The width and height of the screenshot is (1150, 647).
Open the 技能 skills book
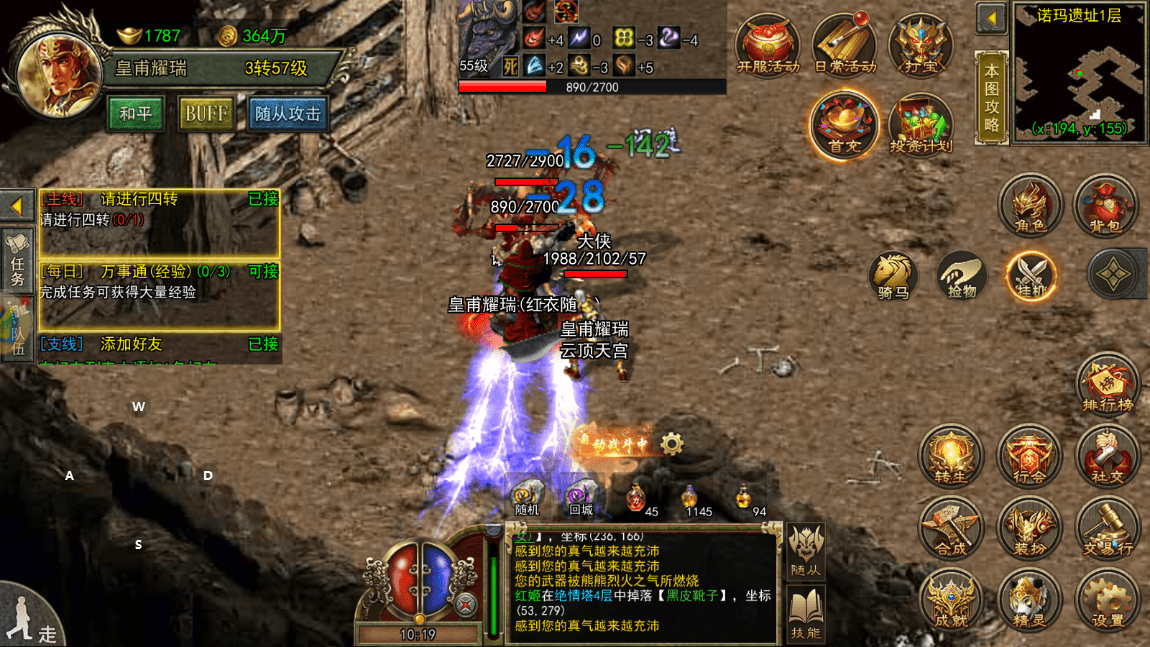click(x=806, y=614)
